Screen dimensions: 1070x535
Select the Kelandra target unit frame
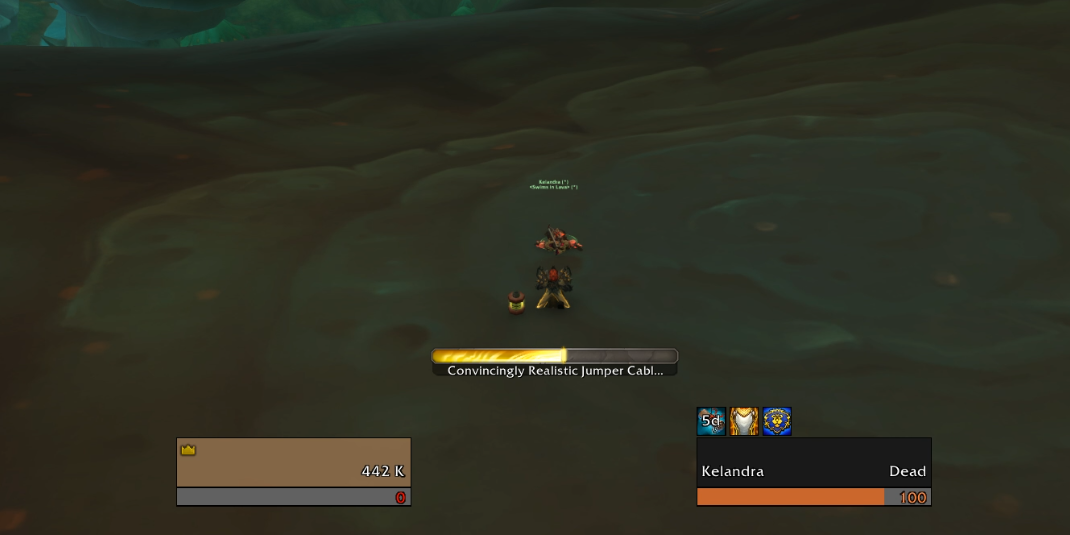813,462
